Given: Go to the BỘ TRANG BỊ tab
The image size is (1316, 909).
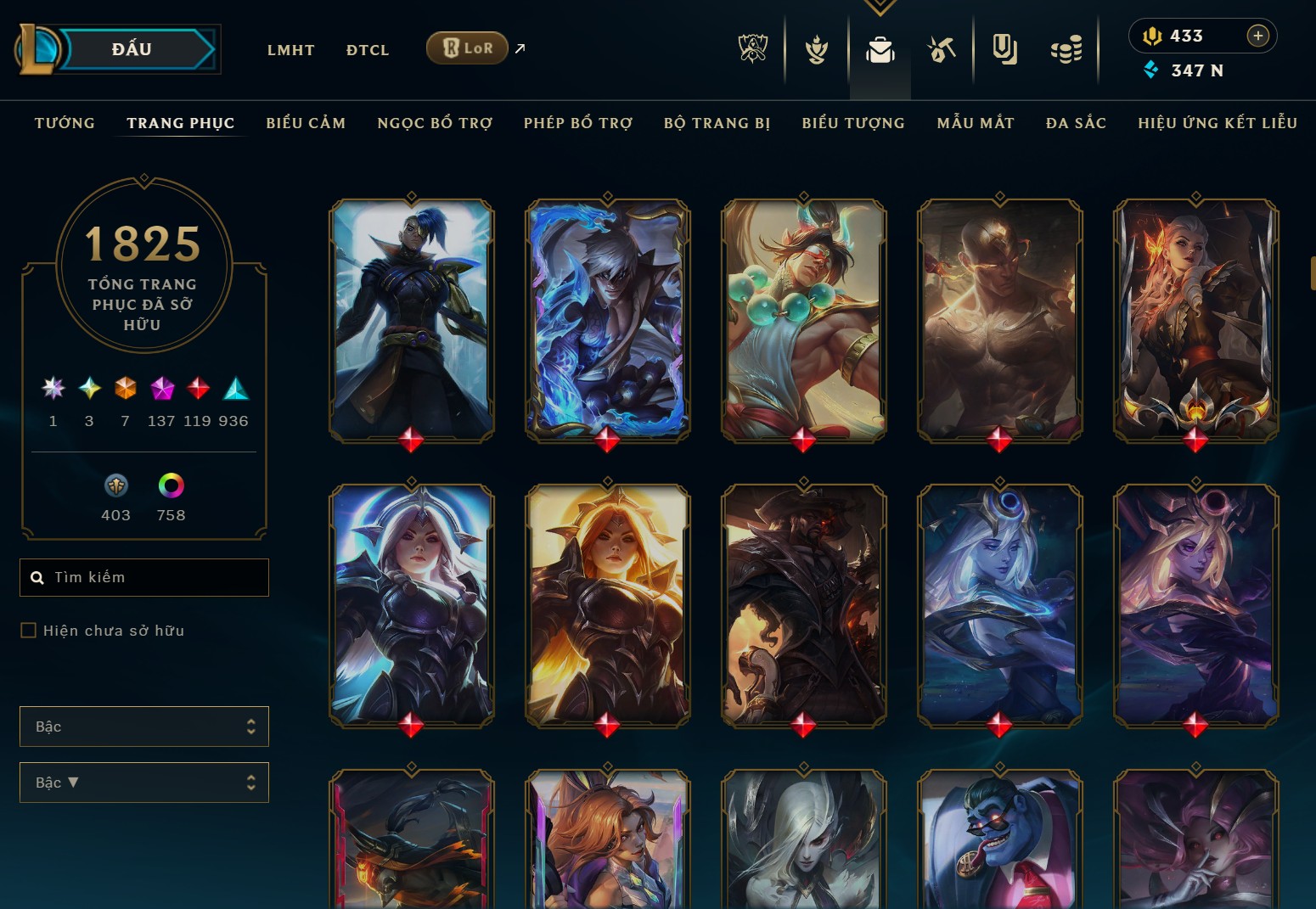Looking at the screenshot, I should point(717,123).
